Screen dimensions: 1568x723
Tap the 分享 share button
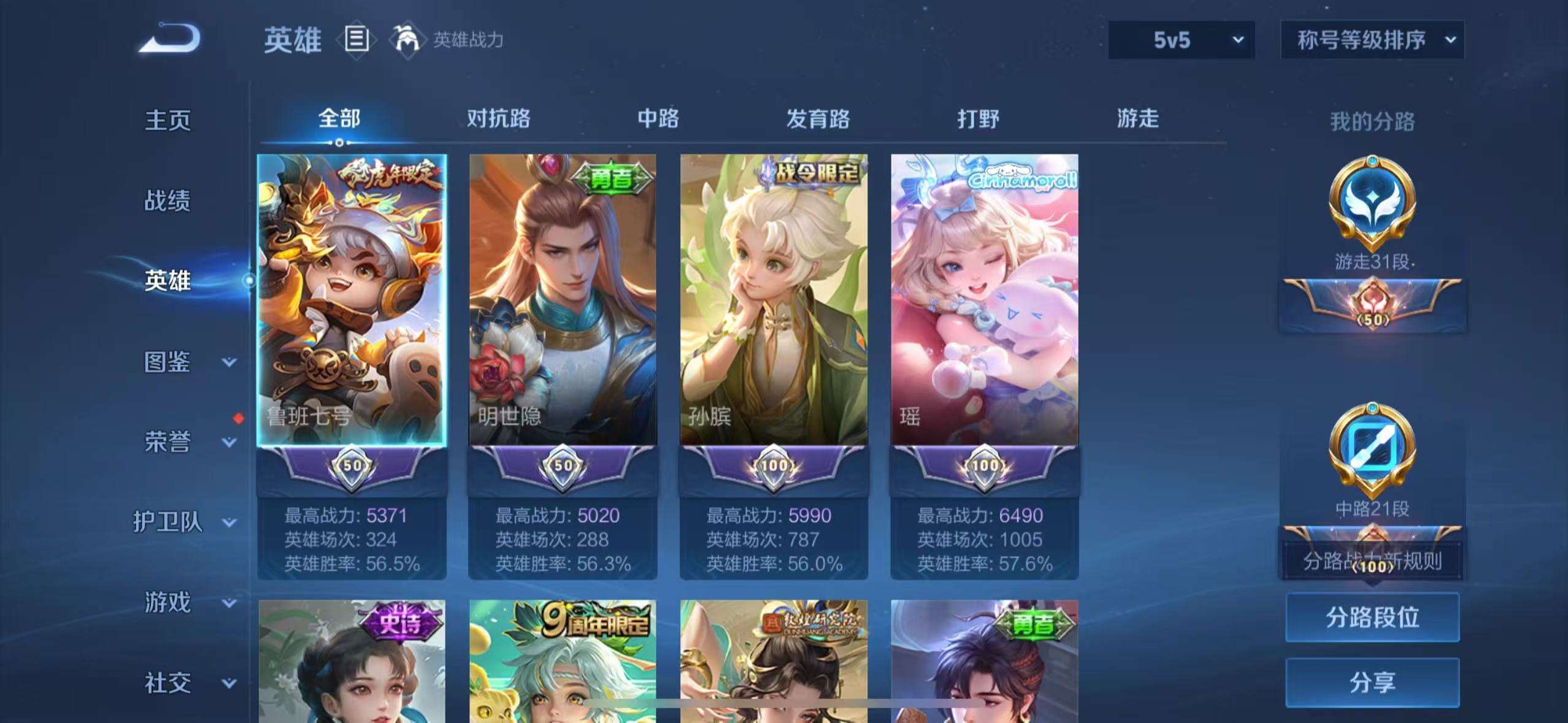pos(1372,682)
